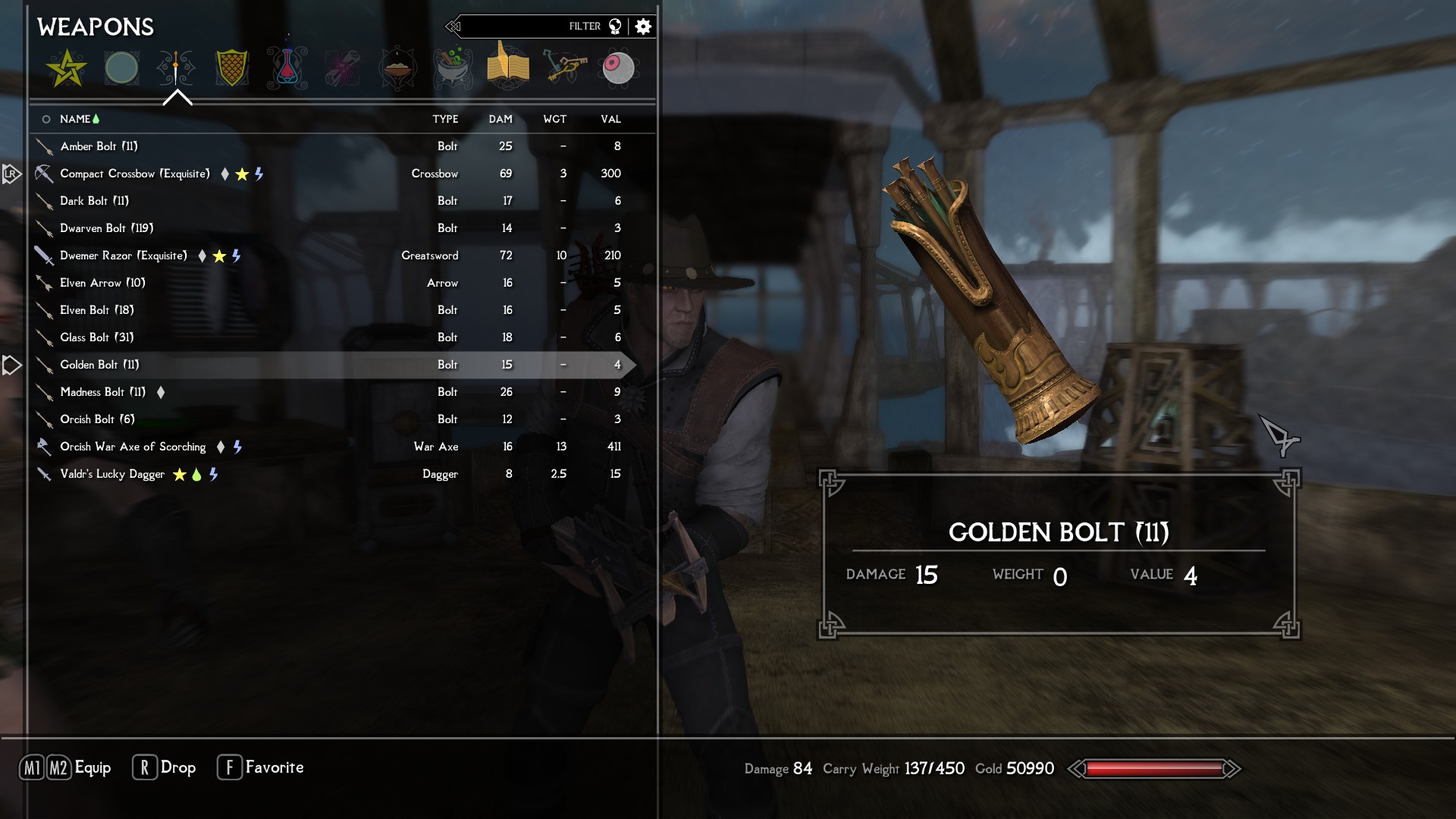Sort the list by VAL column

pos(610,119)
